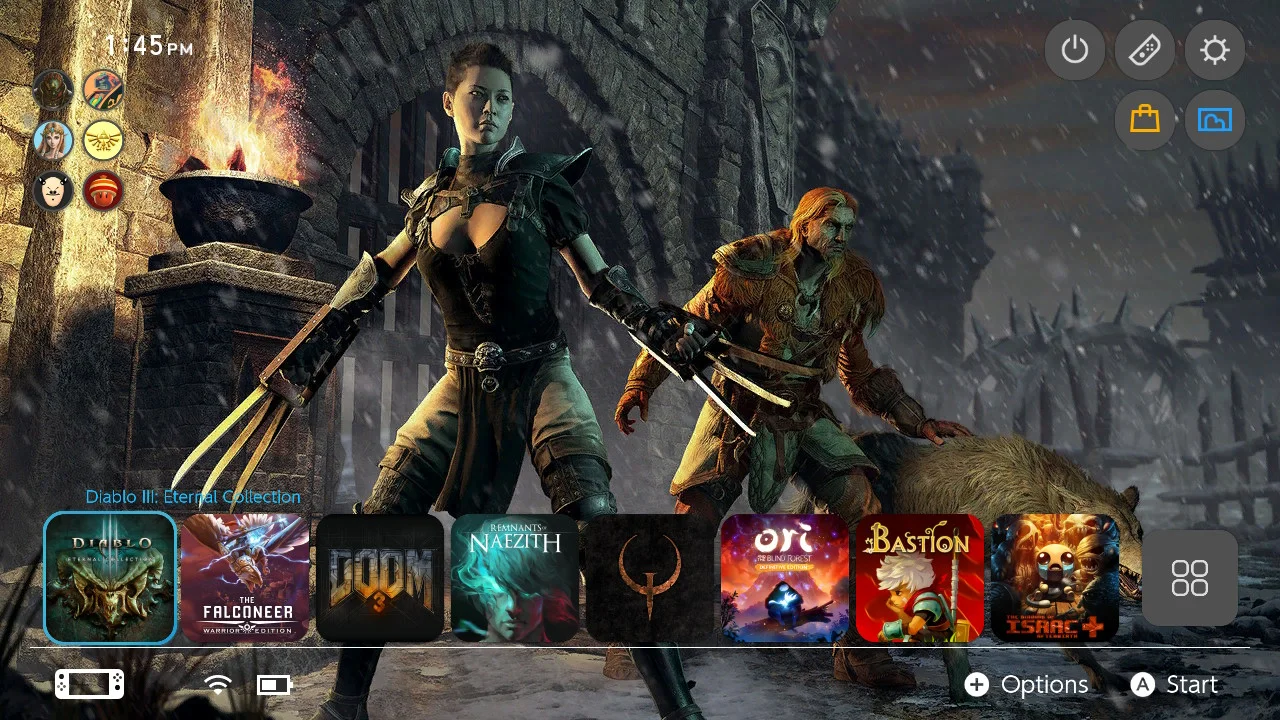Click the power button icon
This screenshot has height=720, width=1280.
1075,50
